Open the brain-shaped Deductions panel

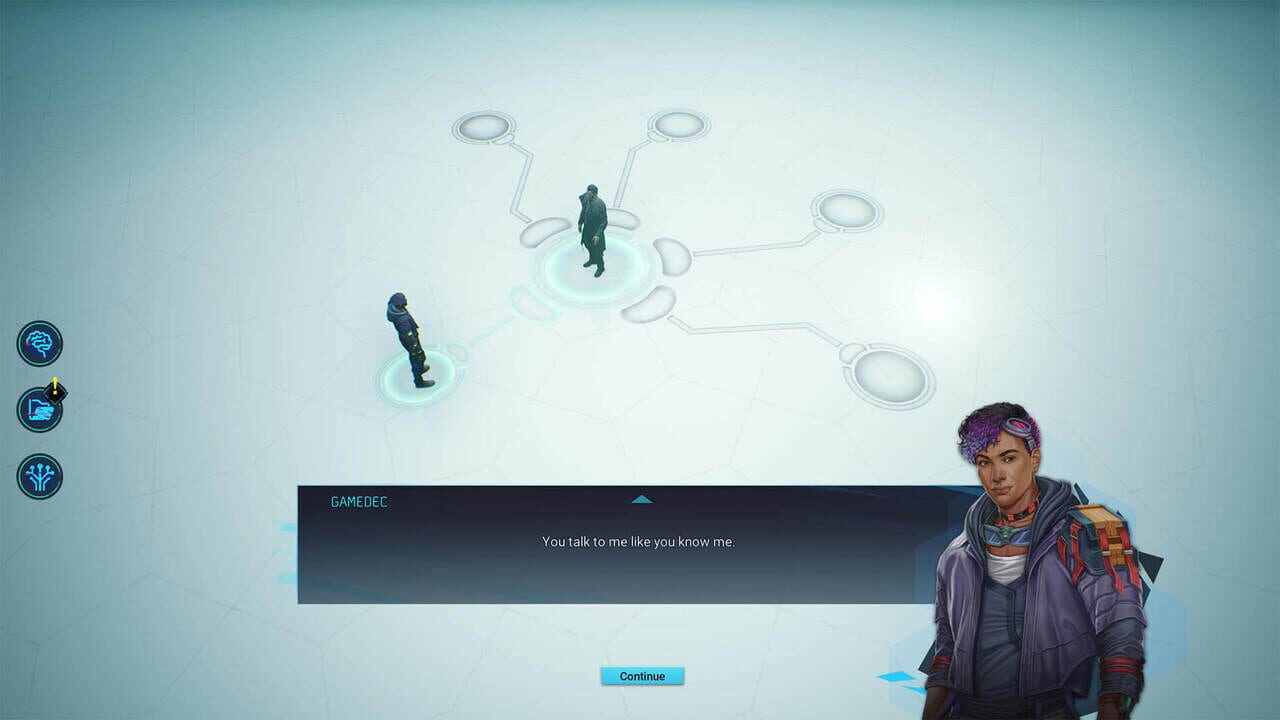(38, 343)
